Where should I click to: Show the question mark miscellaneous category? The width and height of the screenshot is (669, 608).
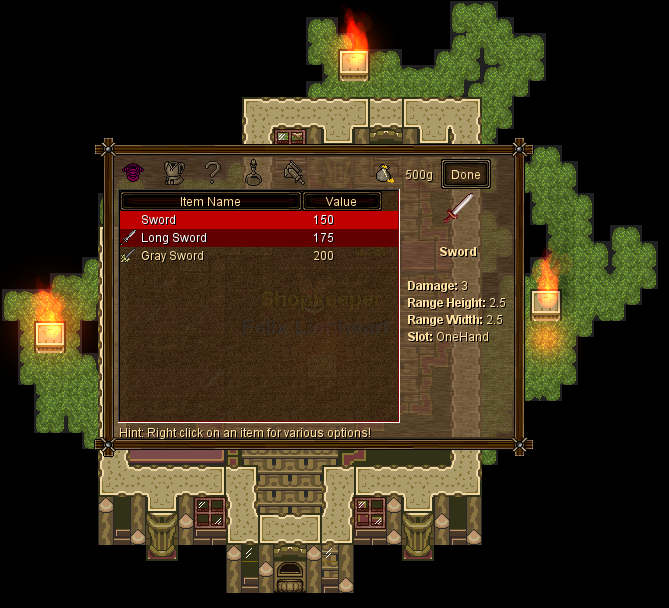(x=212, y=173)
